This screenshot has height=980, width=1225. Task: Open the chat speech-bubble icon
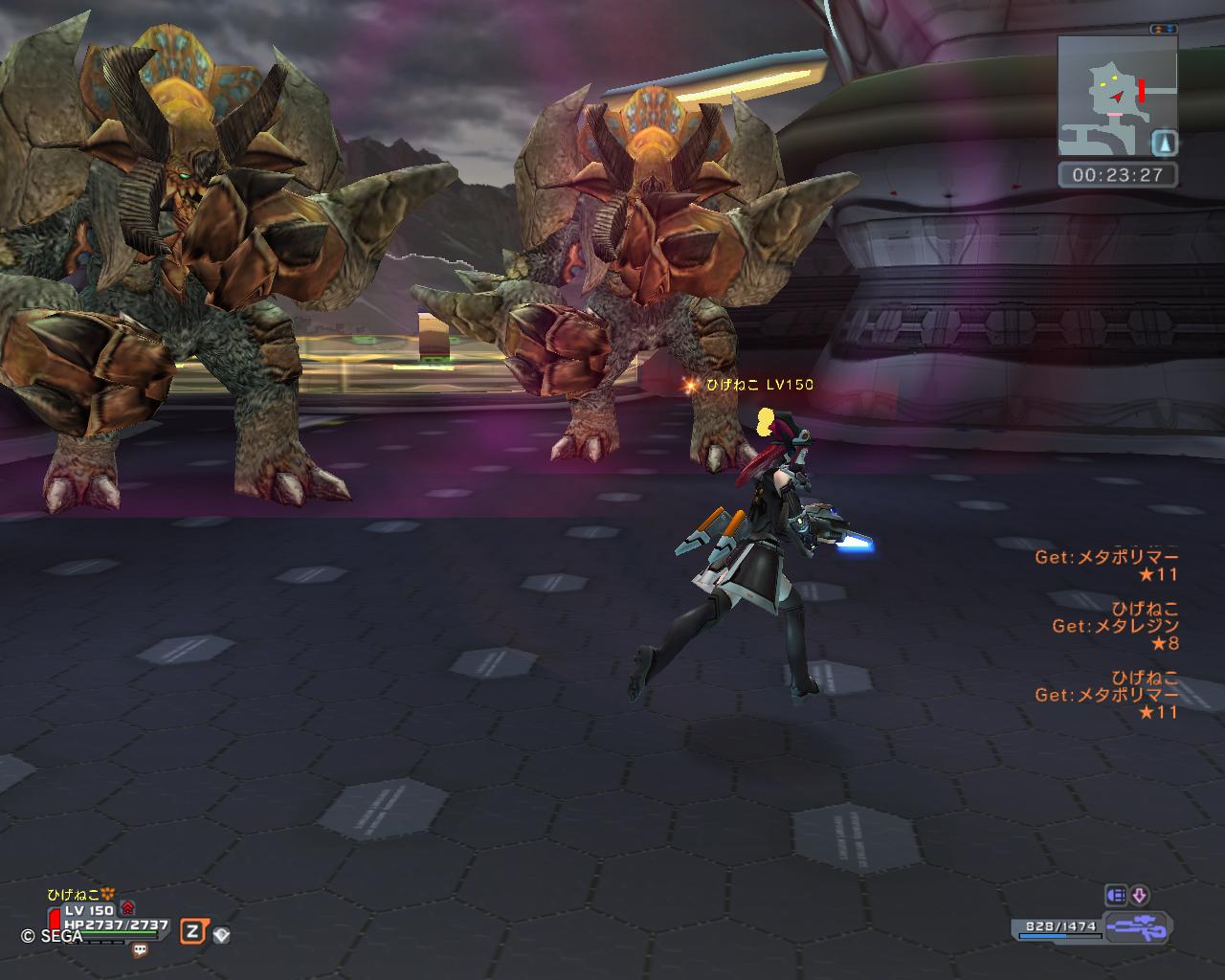(141, 950)
